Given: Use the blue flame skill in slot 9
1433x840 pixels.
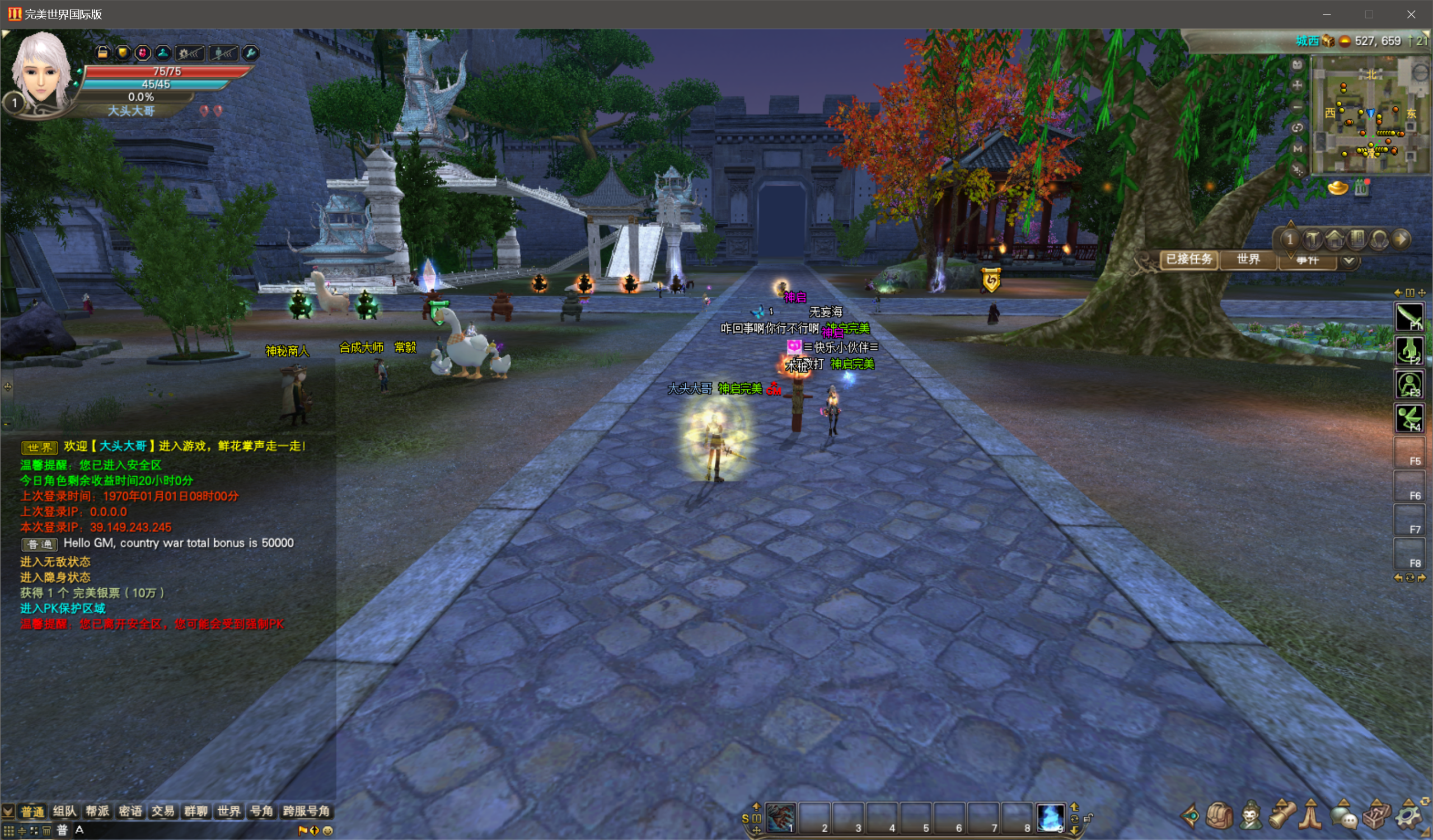Looking at the screenshot, I should [1050, 818].
